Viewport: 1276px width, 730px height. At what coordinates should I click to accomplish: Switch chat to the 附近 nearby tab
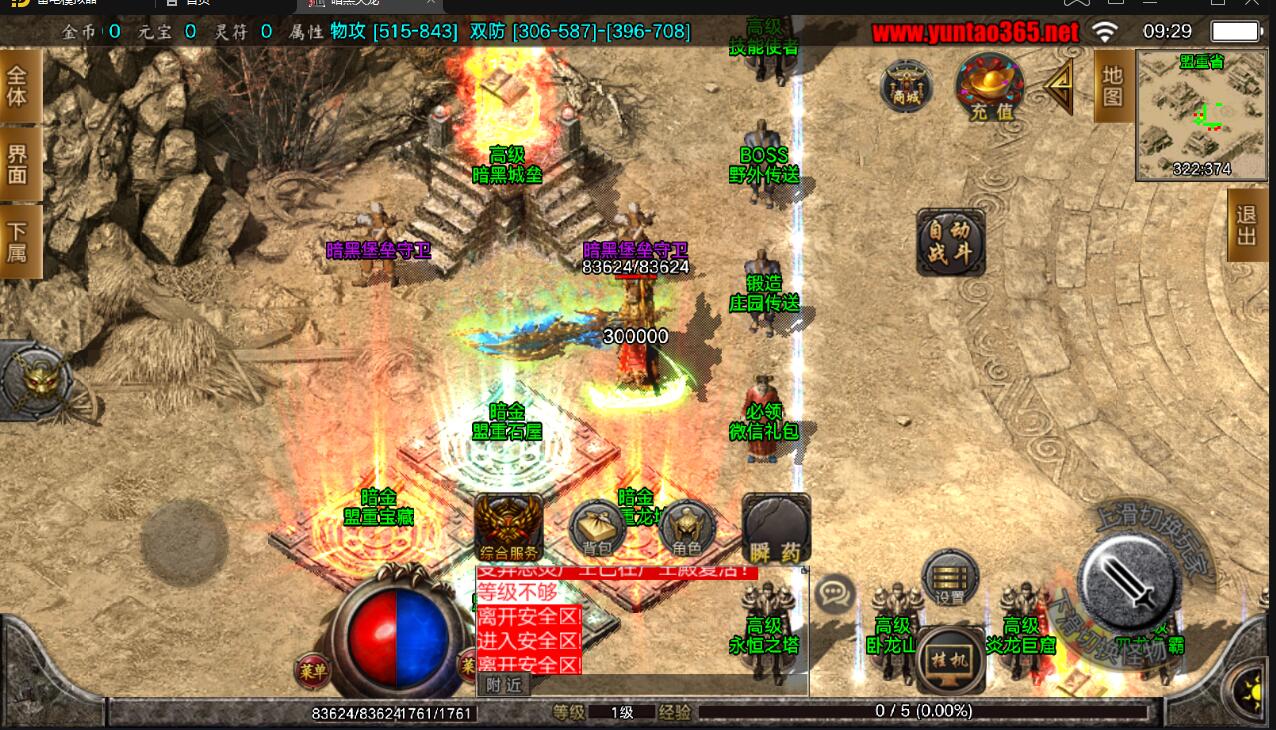(x=504, y=685)
